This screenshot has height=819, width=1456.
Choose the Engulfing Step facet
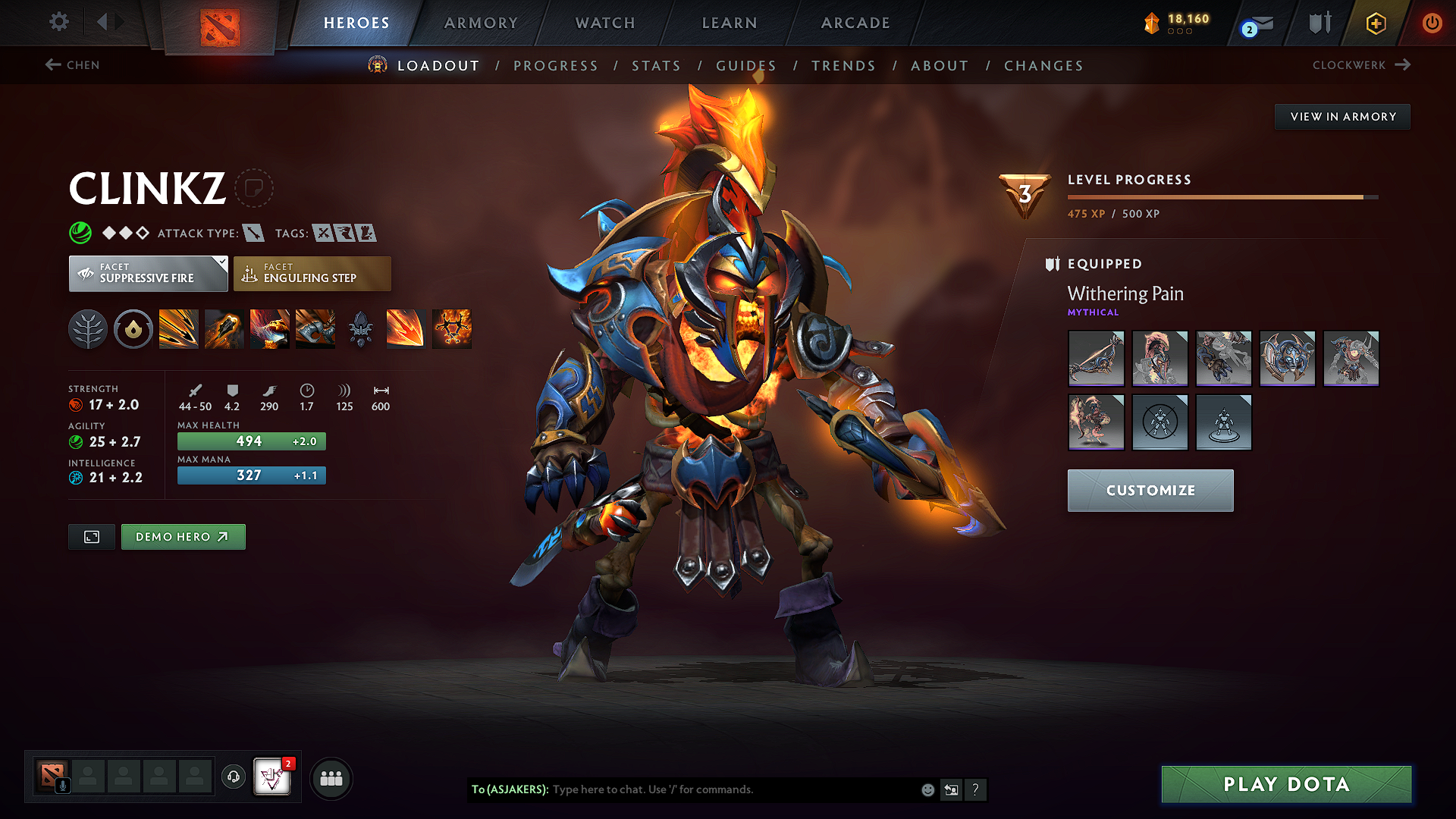[312, 274]
